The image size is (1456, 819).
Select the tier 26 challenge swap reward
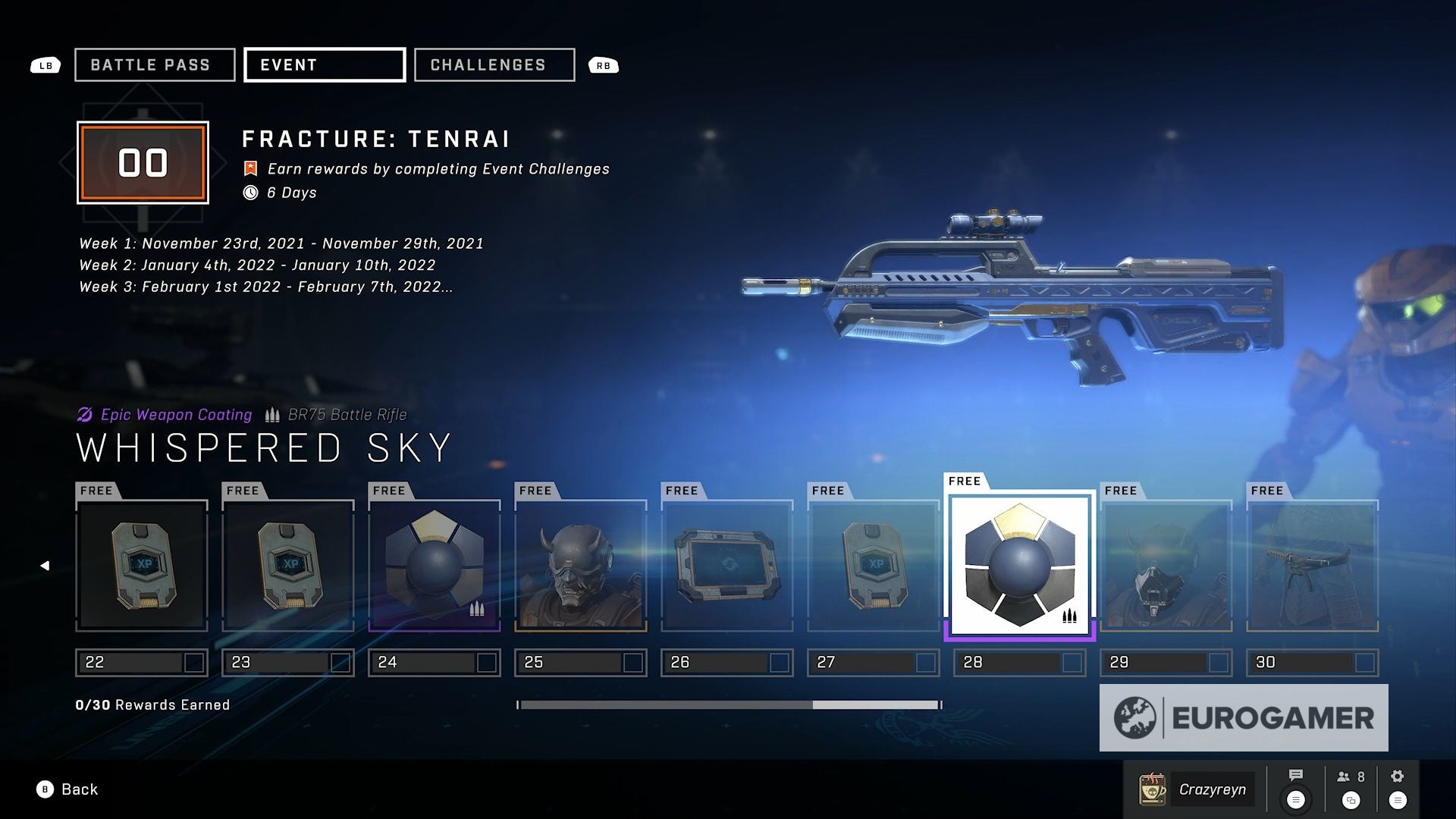(727, 566)
